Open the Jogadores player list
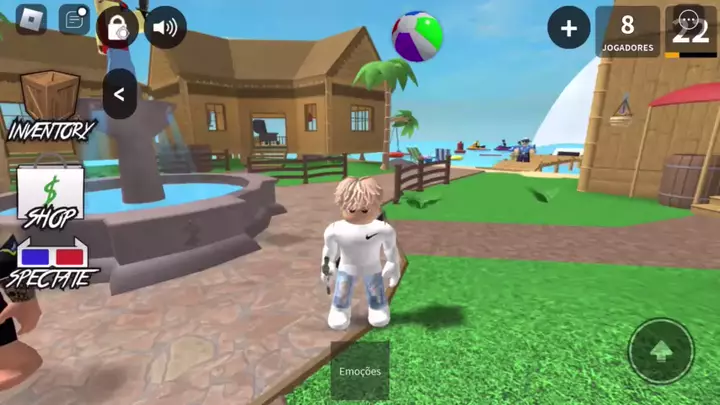This screenshot has width=720, height=405. click(x=627, y=31)
